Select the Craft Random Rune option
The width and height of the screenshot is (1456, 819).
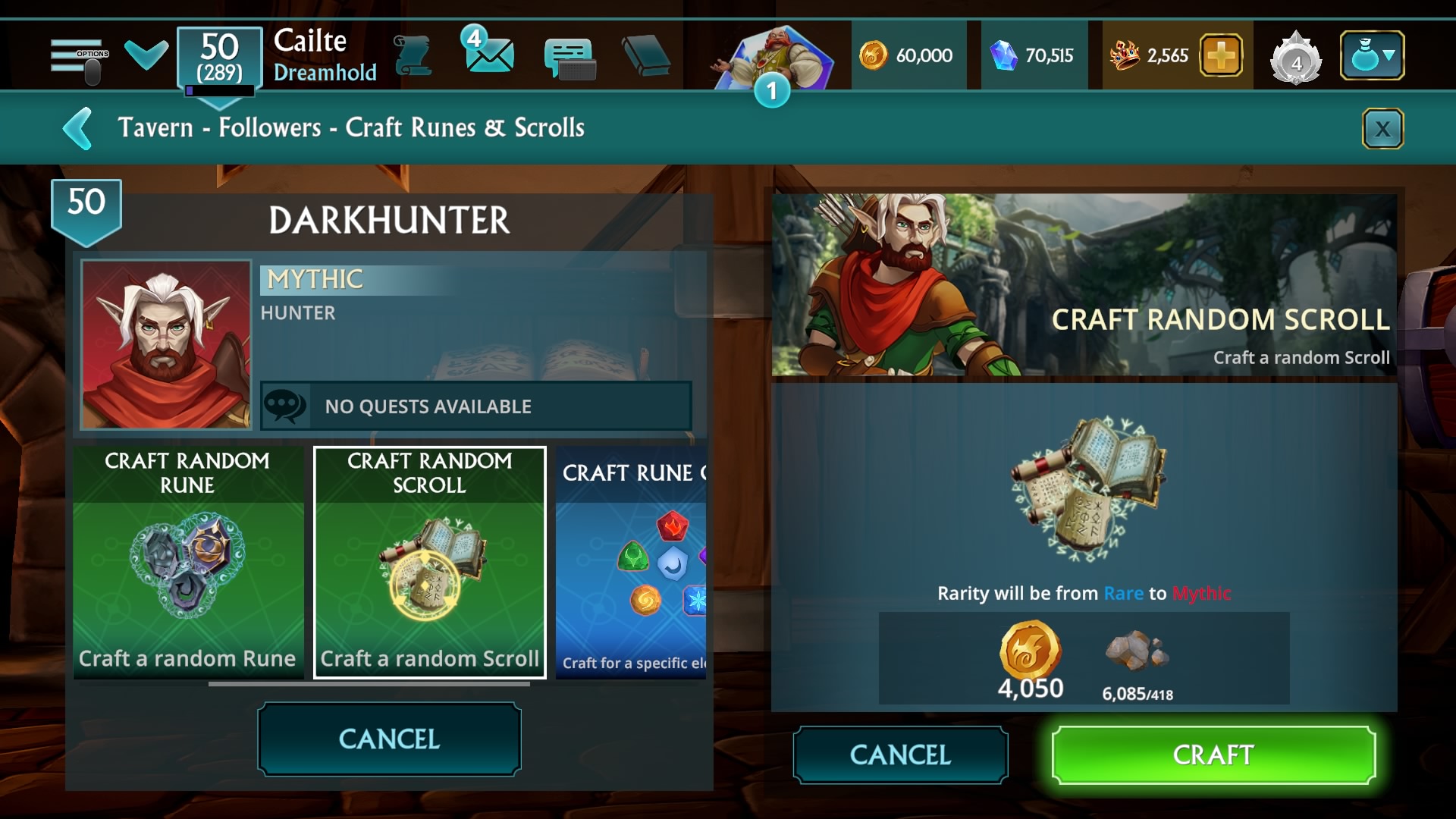[188, 562]
